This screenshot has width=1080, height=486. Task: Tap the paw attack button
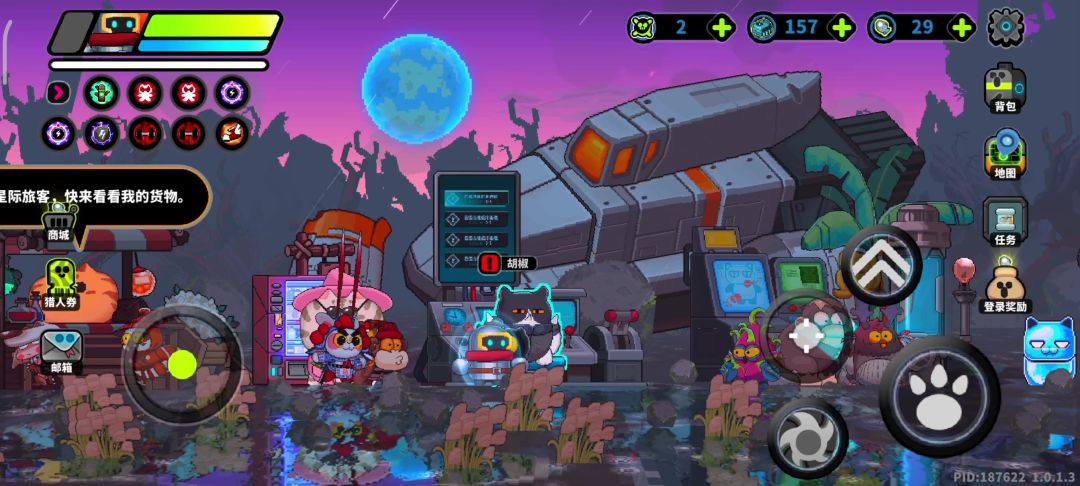click(x=938, y=397)
